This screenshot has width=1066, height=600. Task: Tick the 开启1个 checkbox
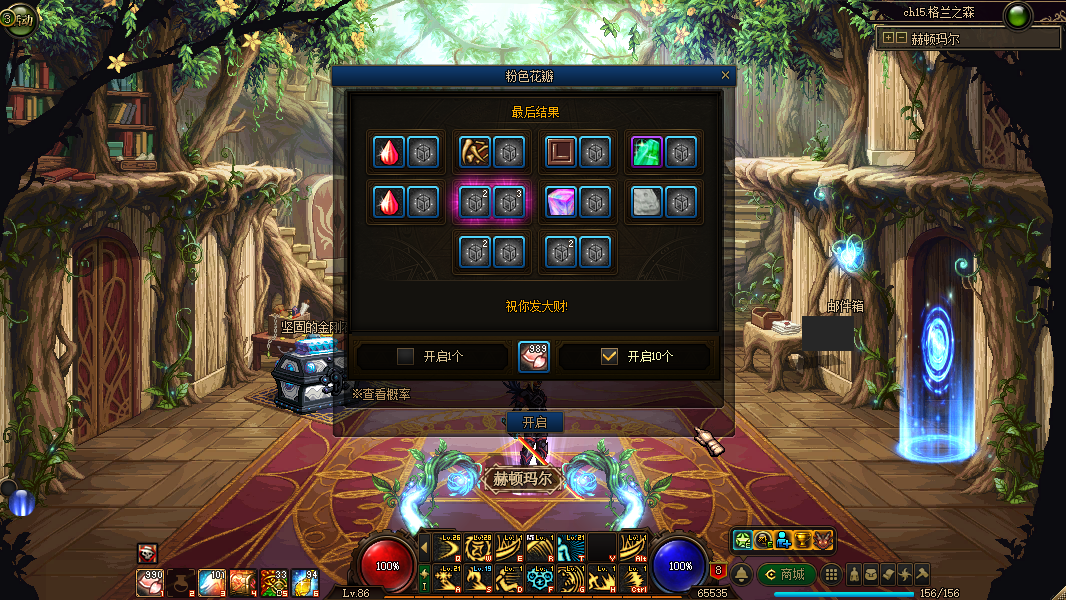point(405,356)
